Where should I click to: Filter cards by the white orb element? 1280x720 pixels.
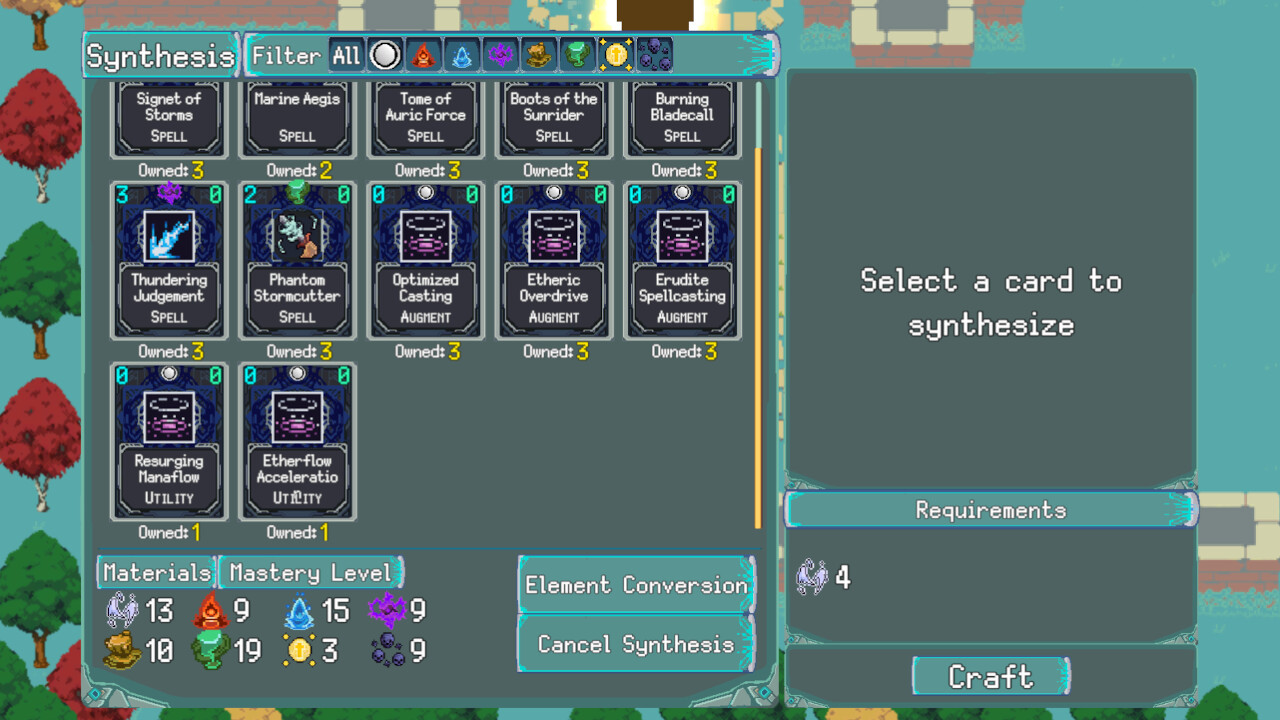pos(385,56)
